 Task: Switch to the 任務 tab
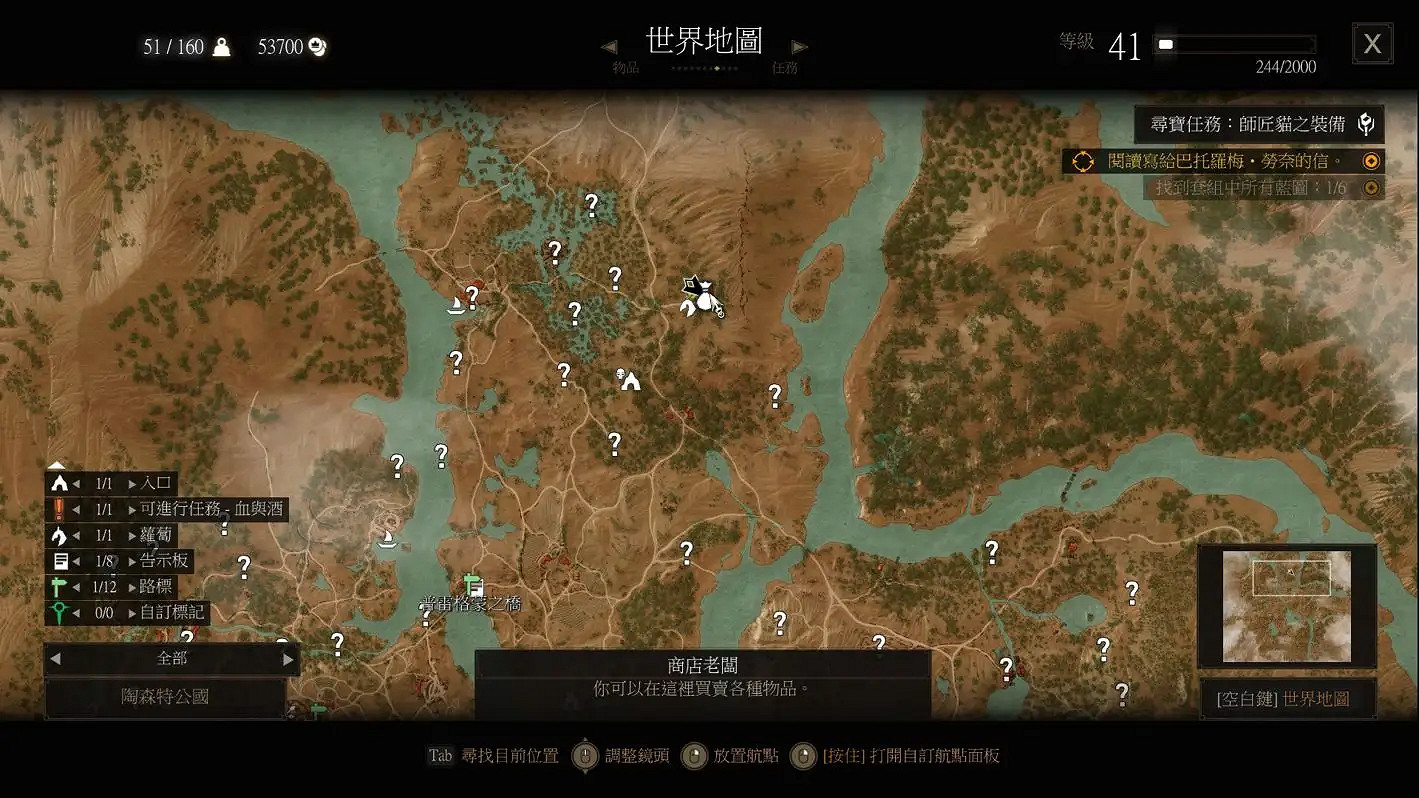(786, 67)
